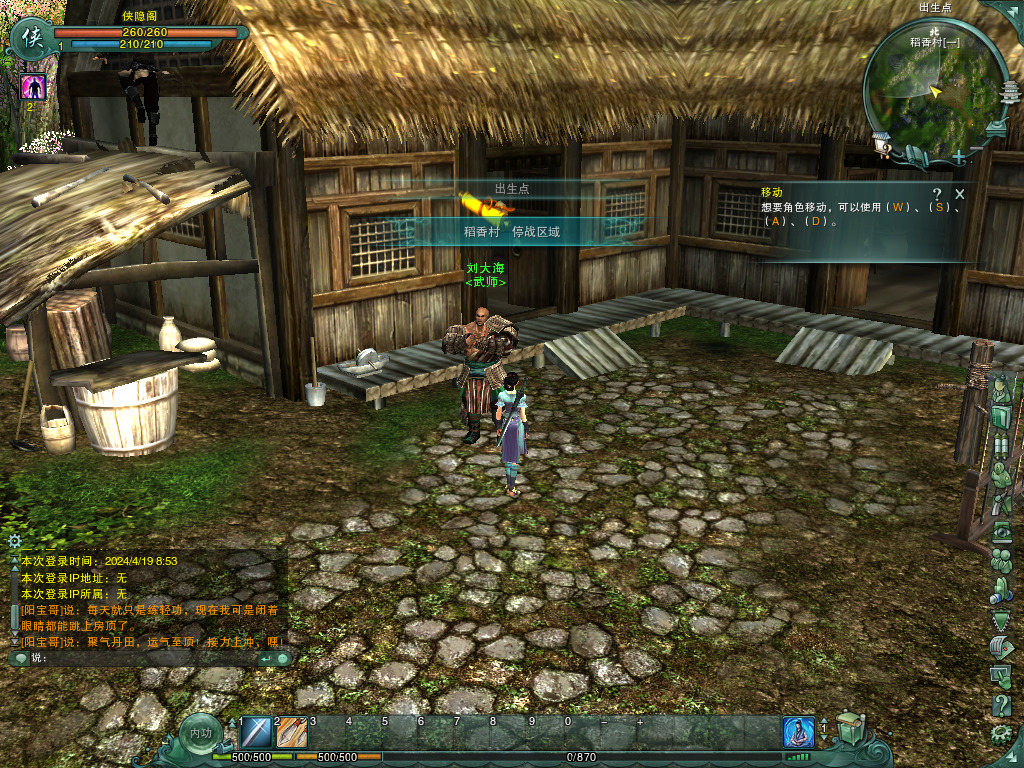Close the movement tutorial tip
The image size is (1024, 768).
tap(960, 194)
